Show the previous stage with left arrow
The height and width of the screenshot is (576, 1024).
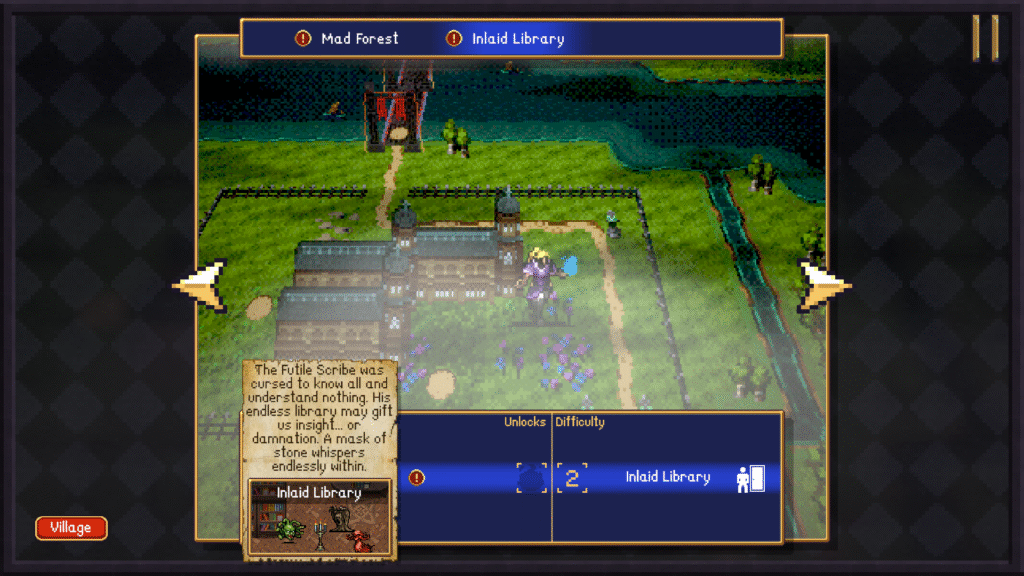[x=201, y=285]
